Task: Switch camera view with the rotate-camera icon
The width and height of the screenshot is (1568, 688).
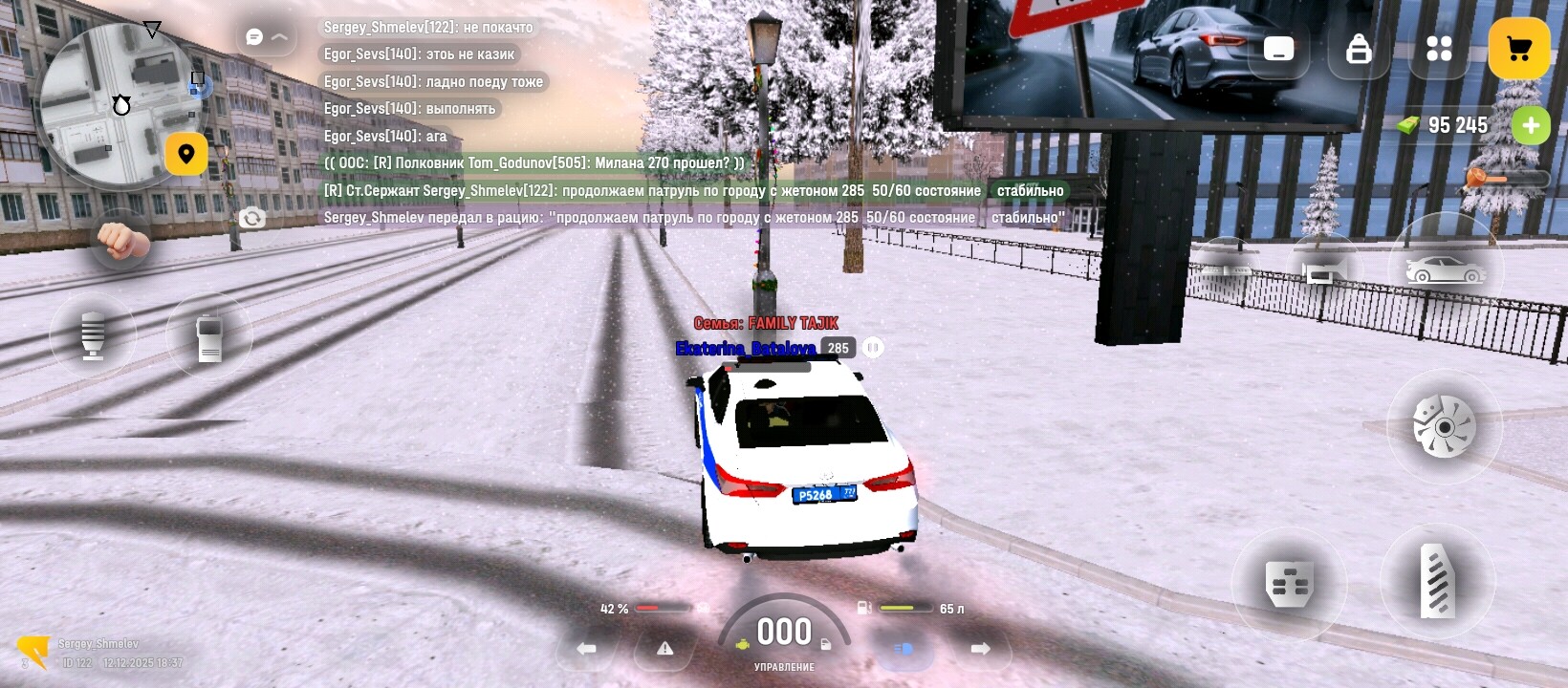Action: pyautogui.click(x=252, y=219)
